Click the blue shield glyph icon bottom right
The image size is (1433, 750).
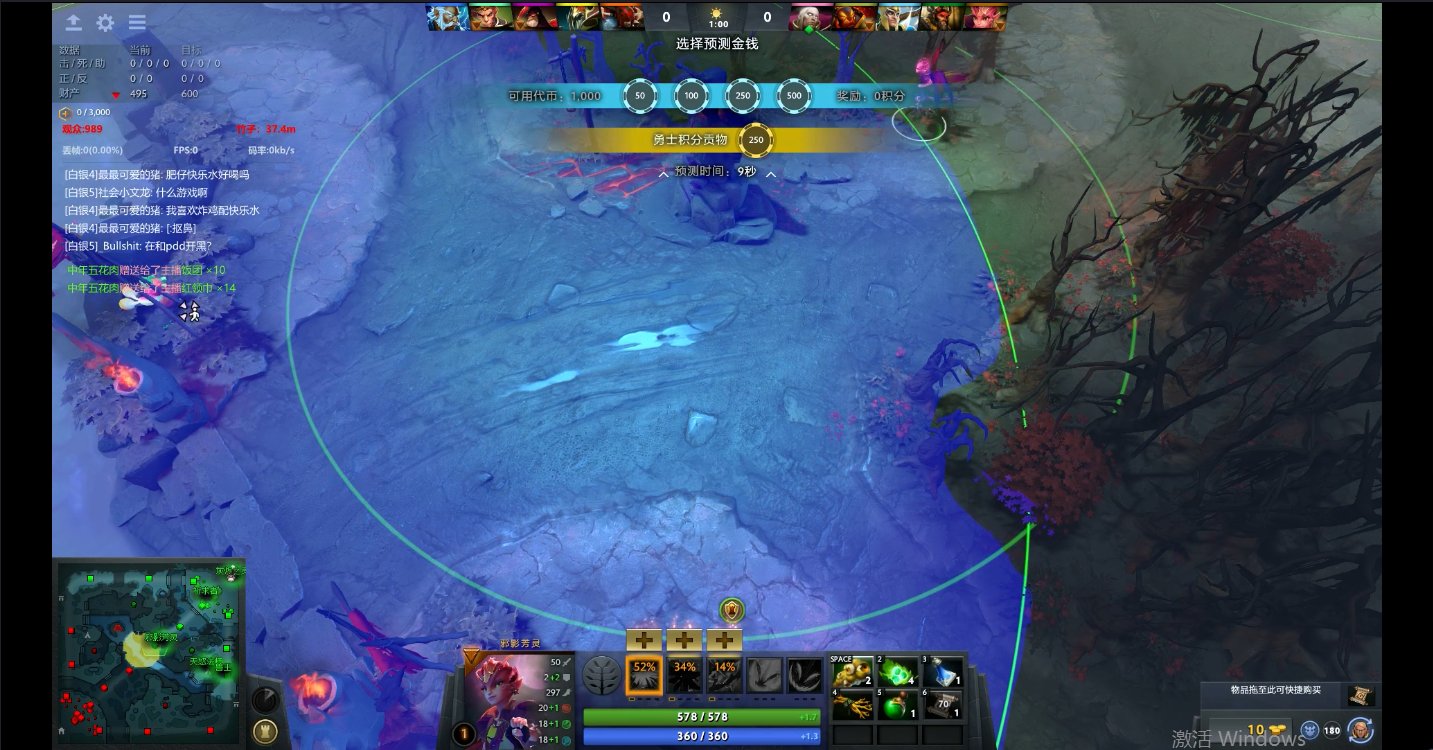click(x=1309, y=730)
